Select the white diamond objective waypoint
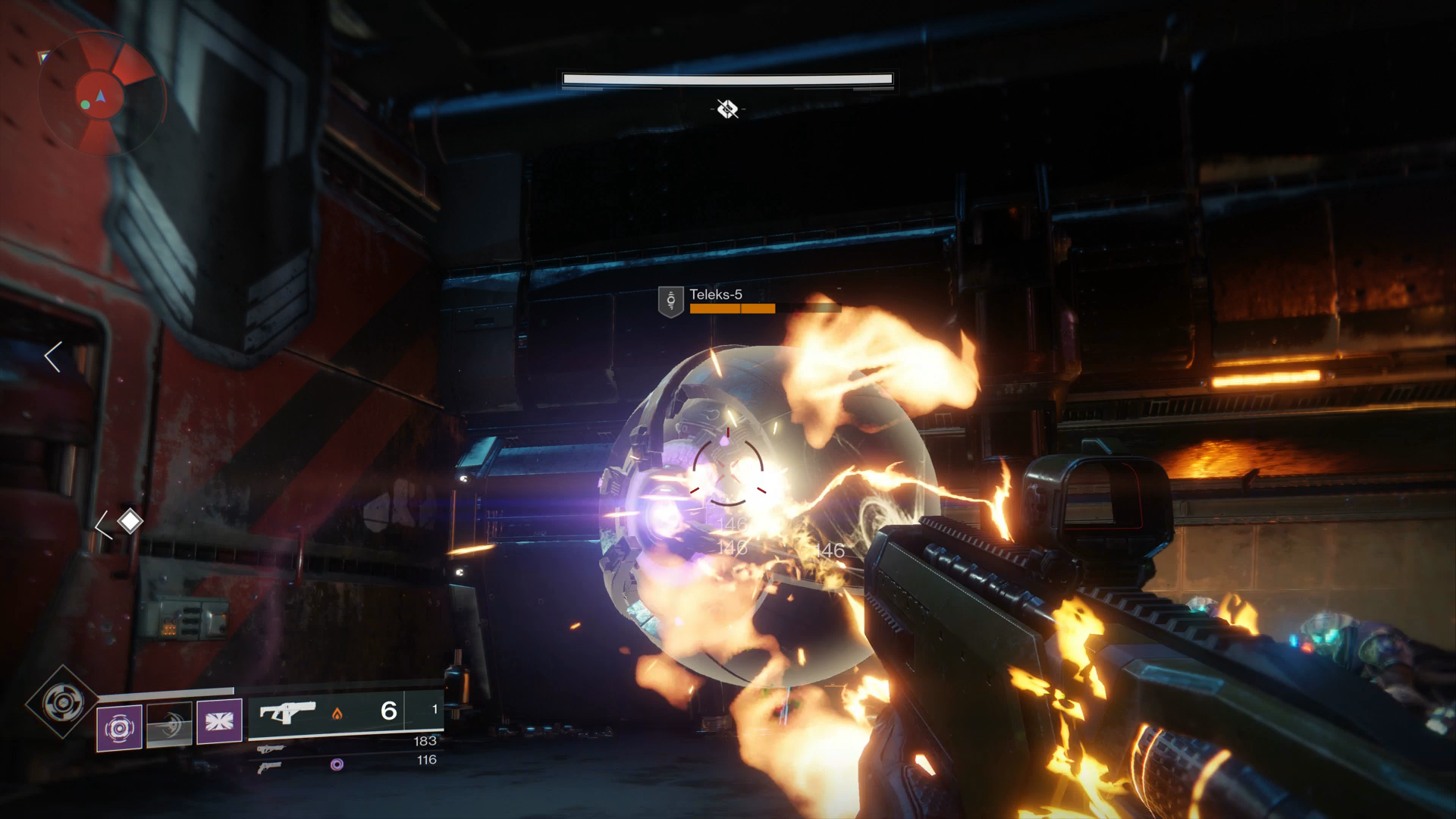Viewport: 1456px width, 819px height. [x=130, y=521]
